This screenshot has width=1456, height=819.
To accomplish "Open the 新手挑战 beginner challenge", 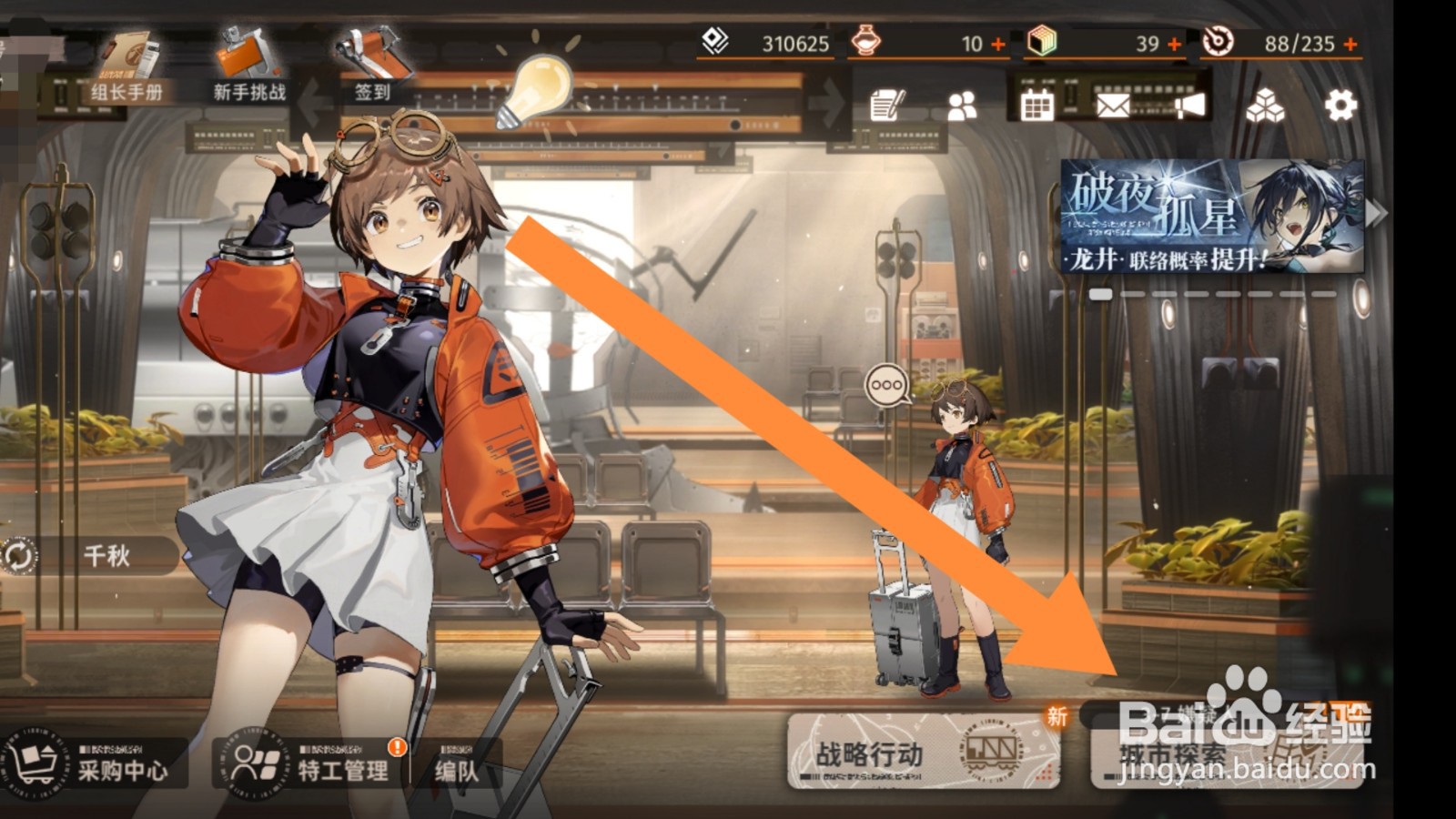I will click(248, 68).
